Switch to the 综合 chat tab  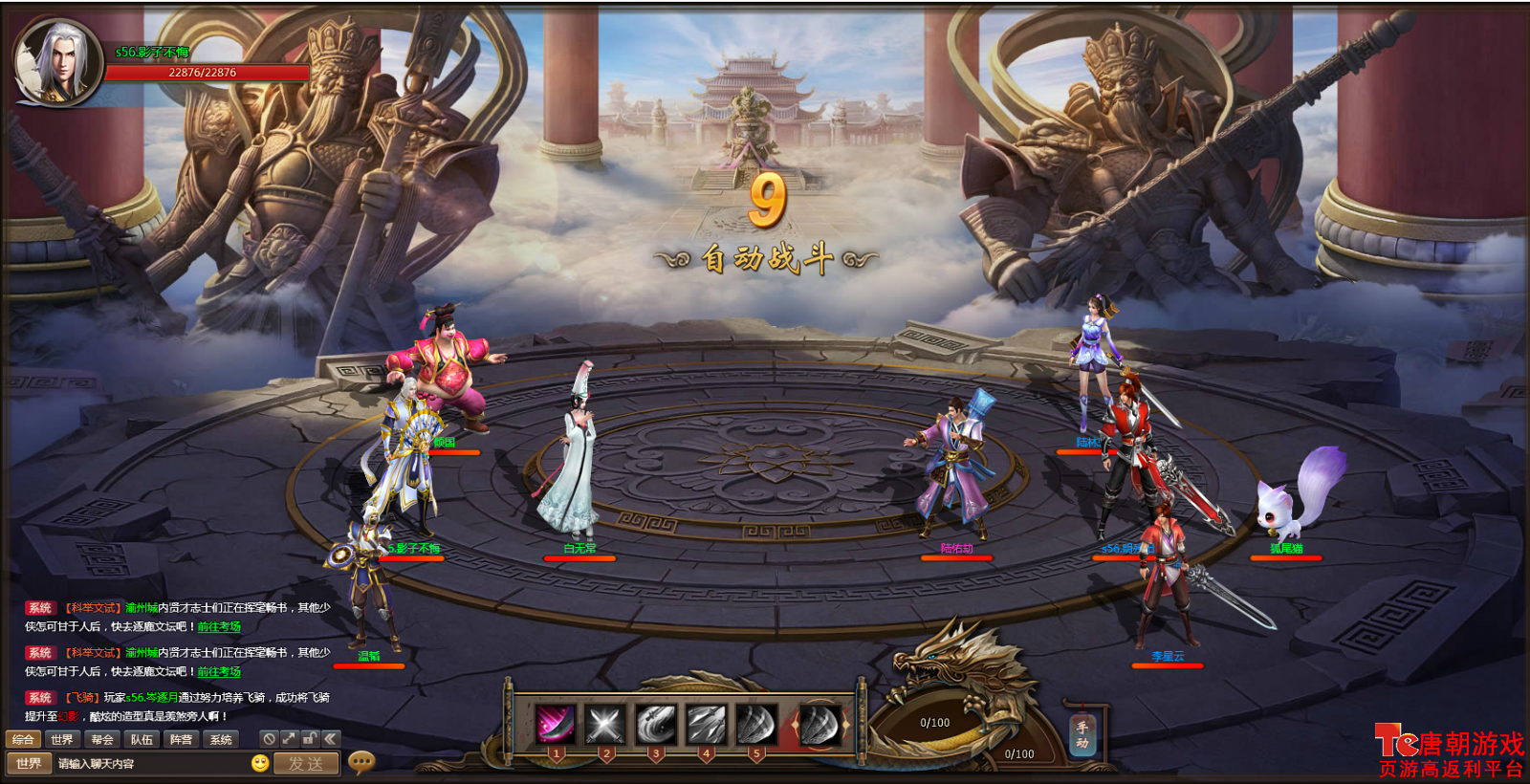23,739
